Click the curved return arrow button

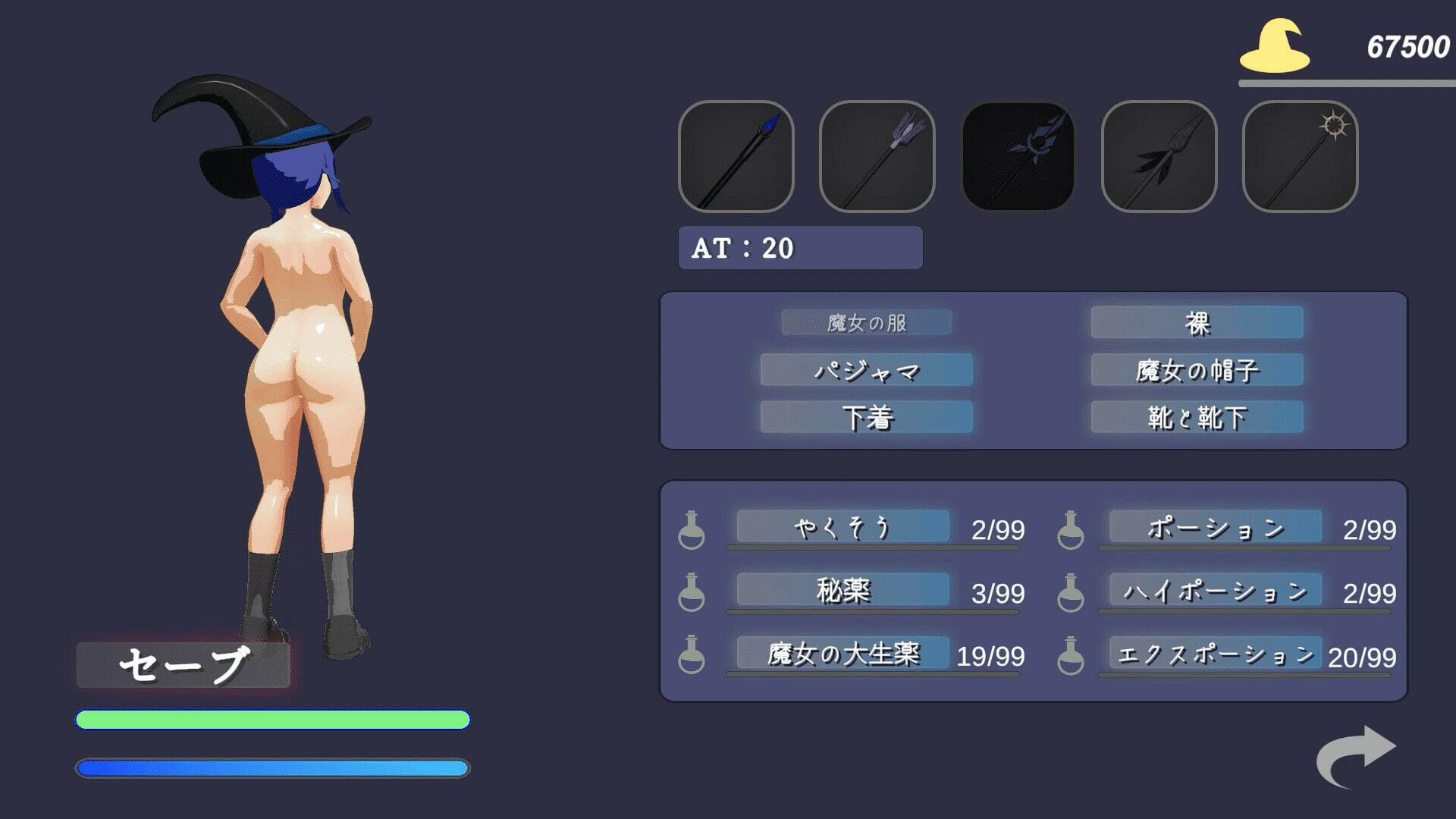(x=1356, y=755)
